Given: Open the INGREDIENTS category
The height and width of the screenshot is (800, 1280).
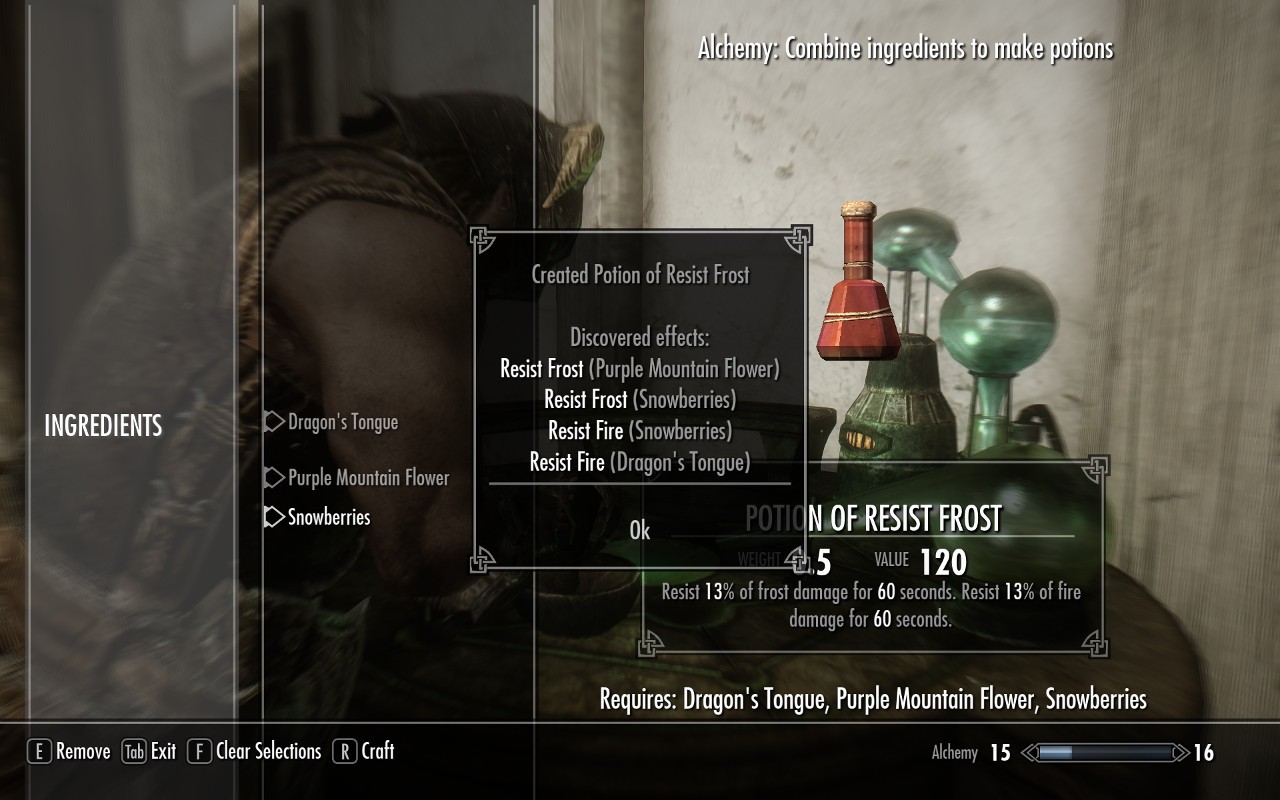Looking at the screenshot, I should (103, 426).
